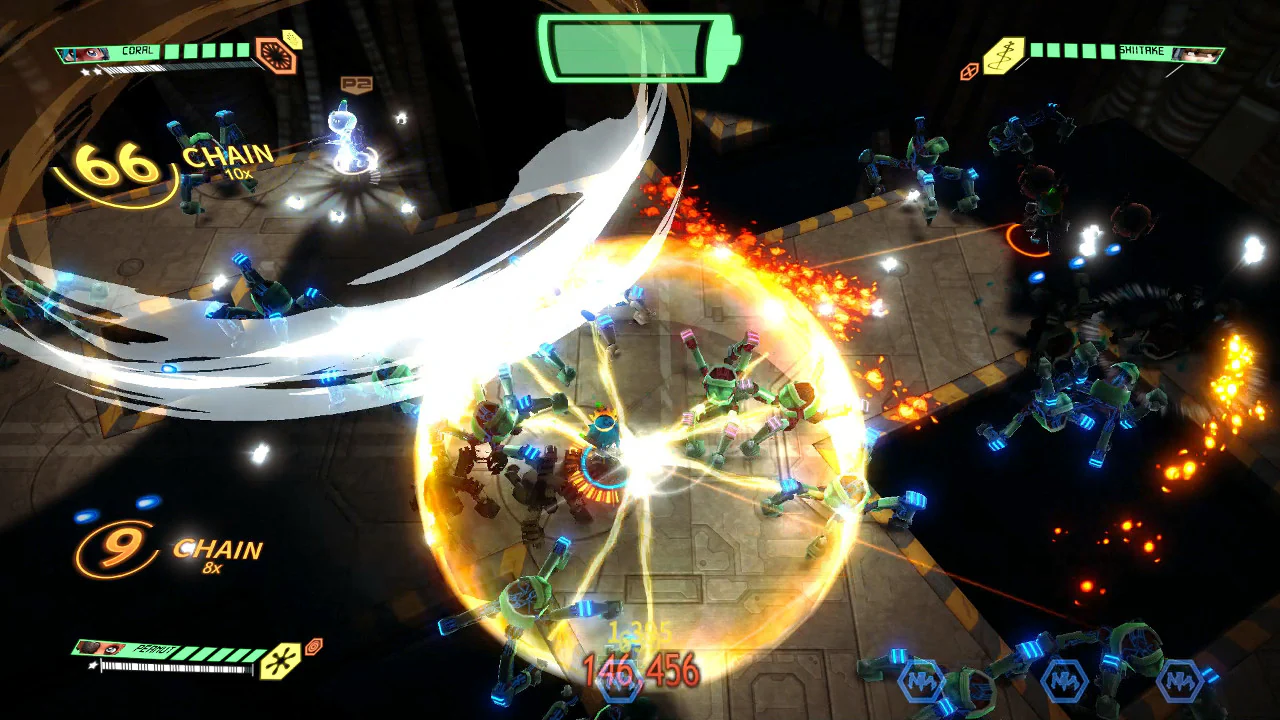The width and height of the screenshot is (1280, 720).
Task: Click the star icon under Coral's portrait
Action: [x=90, y=71]
